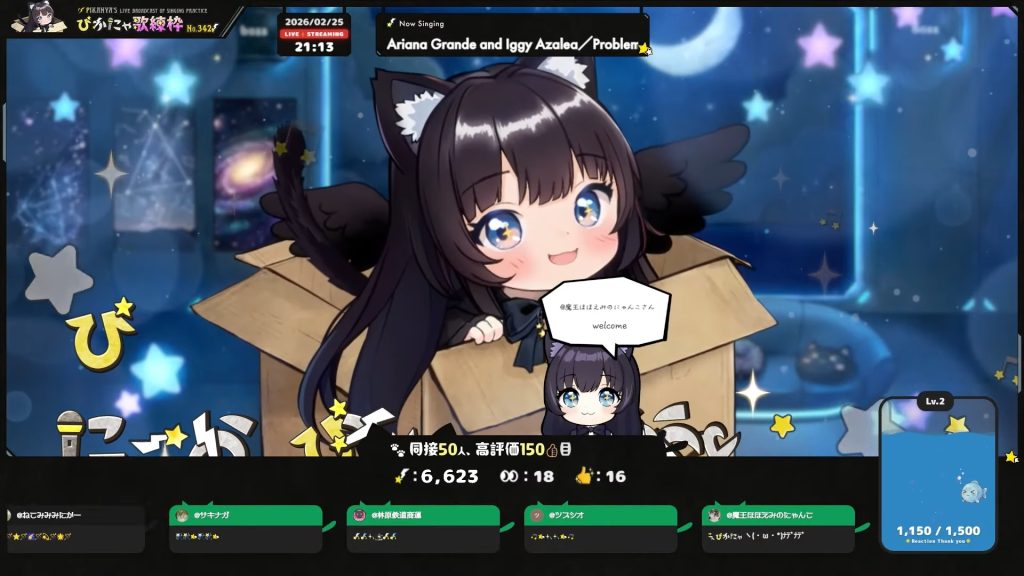The image size is (1024, 576).
Task: Select the @魔王ほほえみのにゃんこ chat message card
Action: coord(777,528)
